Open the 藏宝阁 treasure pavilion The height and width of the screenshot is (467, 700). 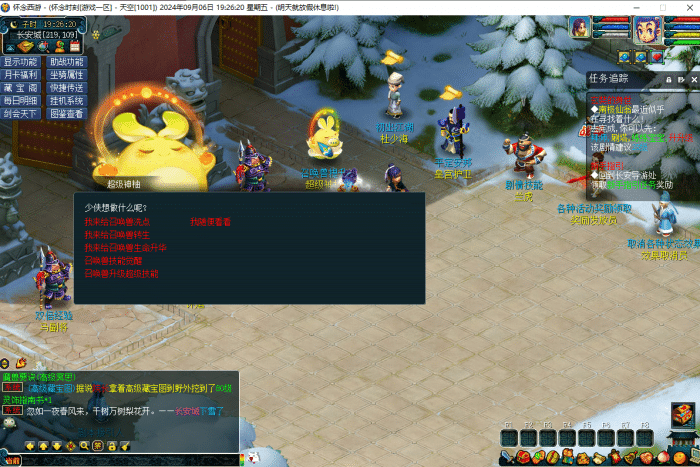pyautogui.click(x=22, y=88)
